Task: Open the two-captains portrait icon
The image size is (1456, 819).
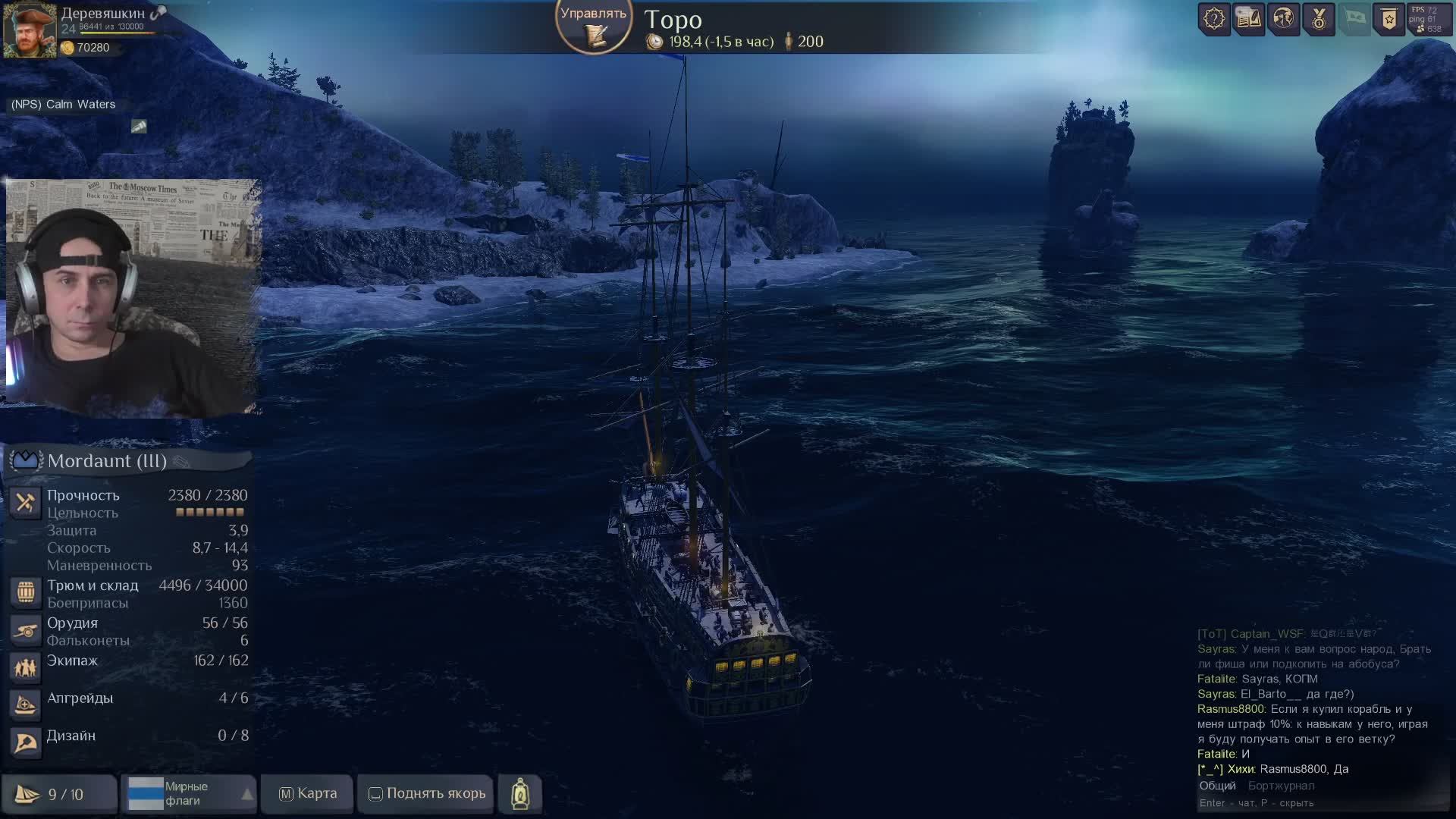Action: (x=1284, y=19)
